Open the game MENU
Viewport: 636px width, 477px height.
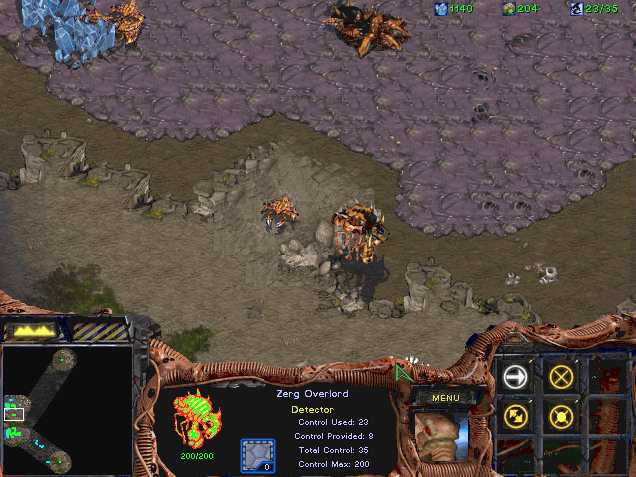point(445,397)
